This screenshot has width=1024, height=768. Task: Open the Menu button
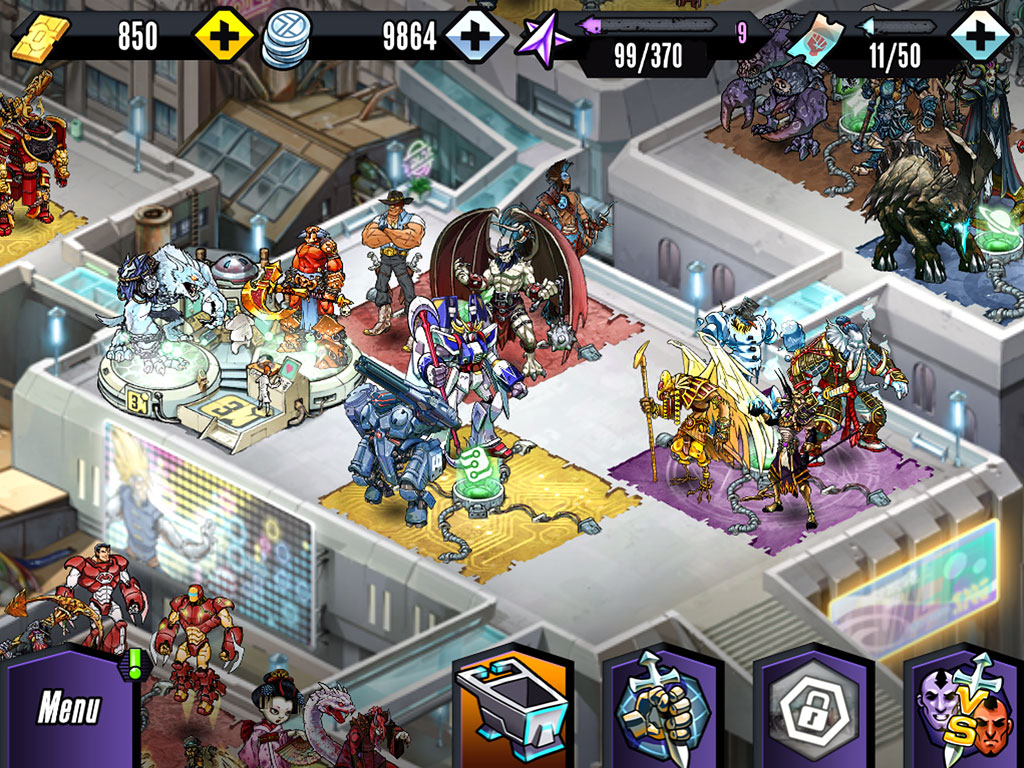tap(68, 709)
